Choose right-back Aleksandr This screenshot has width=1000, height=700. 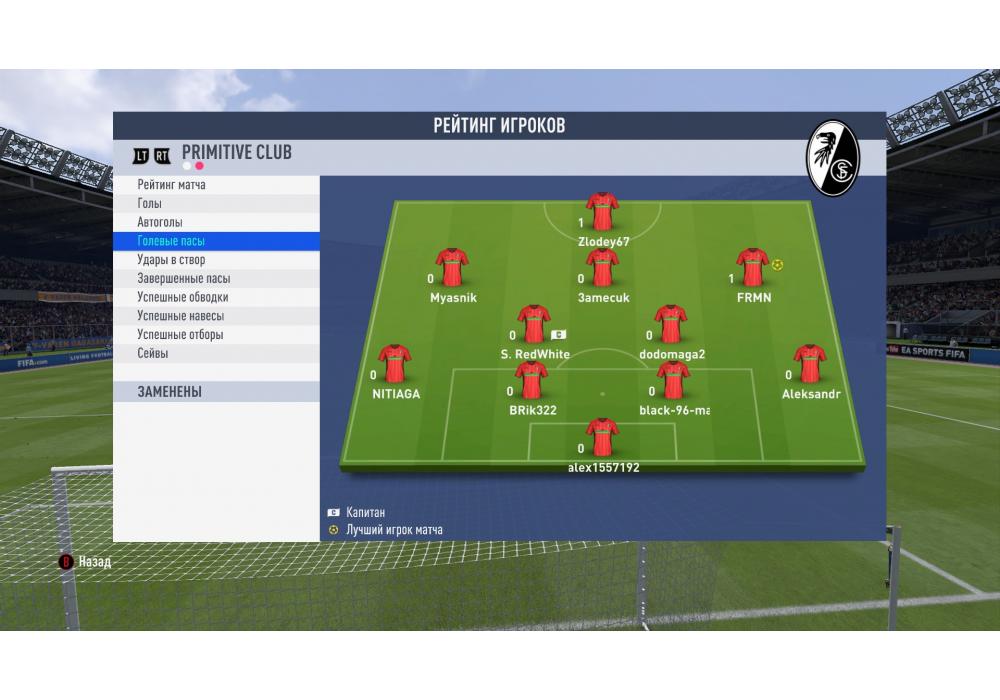tap(809, 364)
